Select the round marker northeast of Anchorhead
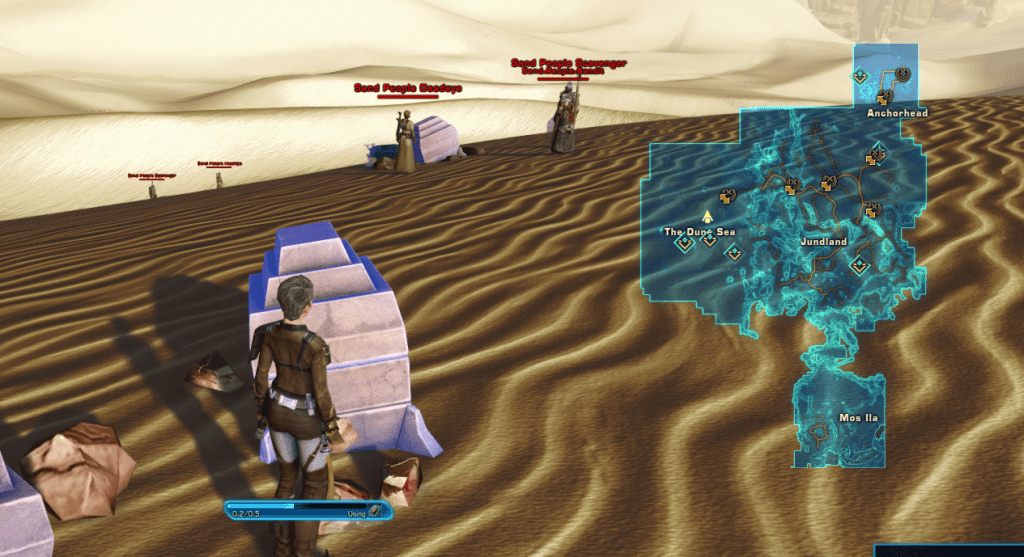This screenshot has width=1024, height=557. [902, 74]
